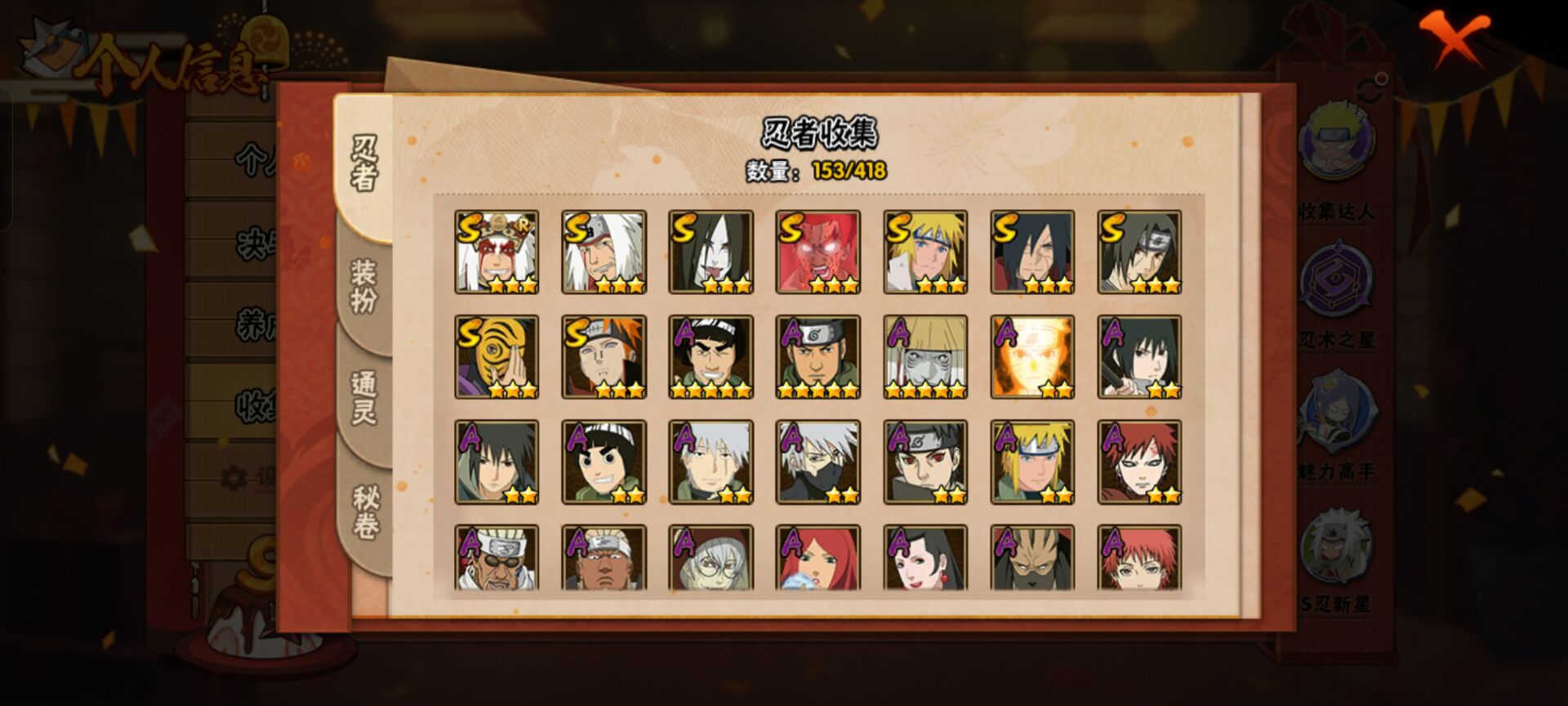Select S-rank Orochimaru portrait

click(x=710, y=252)
